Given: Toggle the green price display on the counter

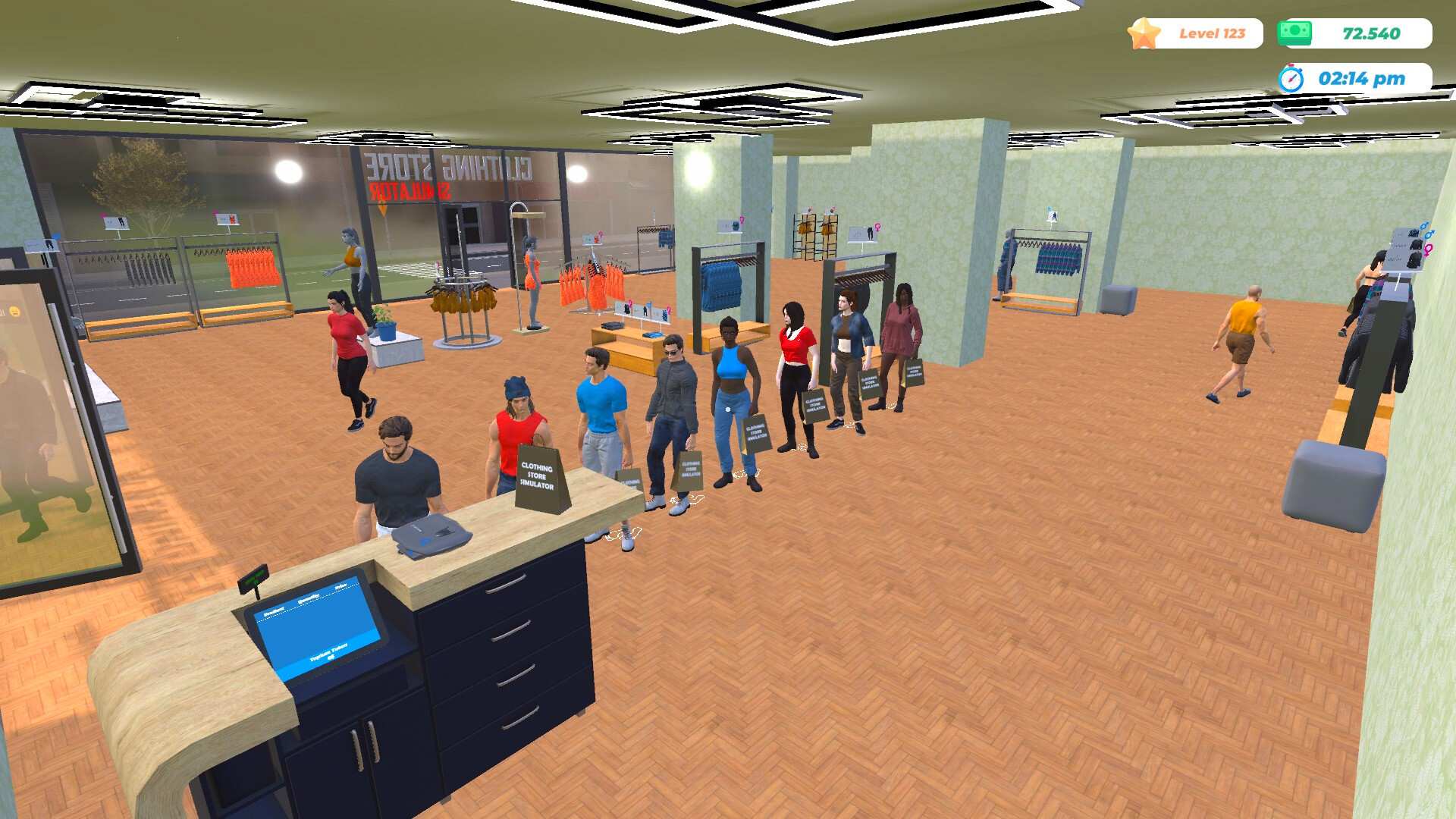Looking at the screenshot, I should (x=254, y=580).
